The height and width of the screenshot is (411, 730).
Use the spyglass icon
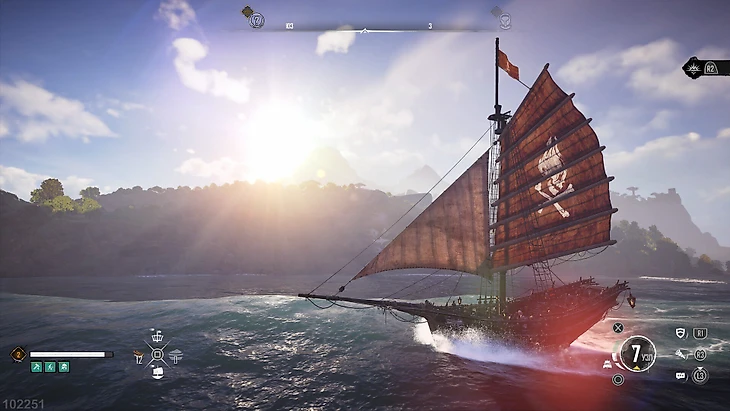(682, 354)
